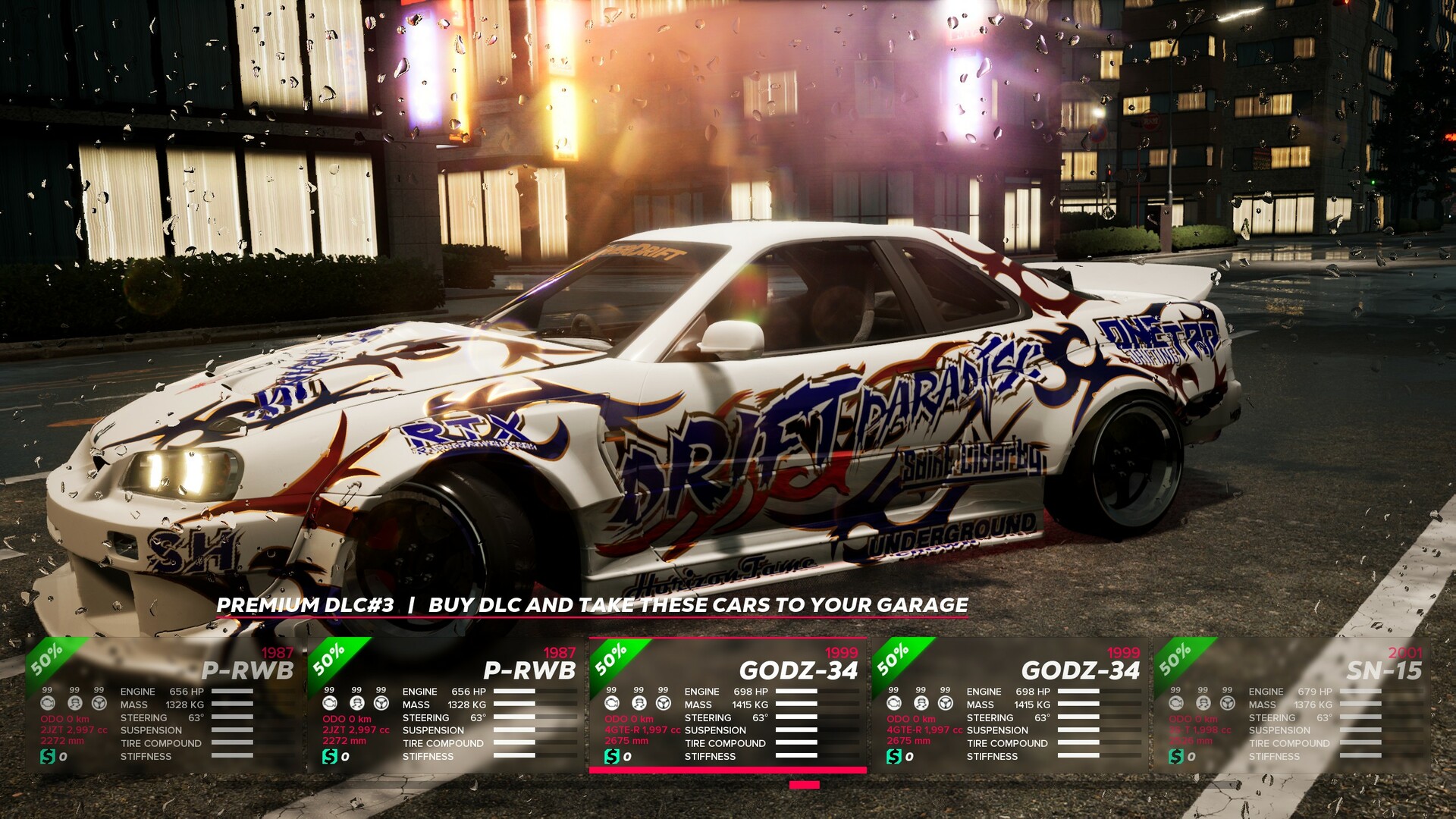Click the green currency icon on the selected GODZ-34 card
The image size is (1456, 819).
click(612, 757)
